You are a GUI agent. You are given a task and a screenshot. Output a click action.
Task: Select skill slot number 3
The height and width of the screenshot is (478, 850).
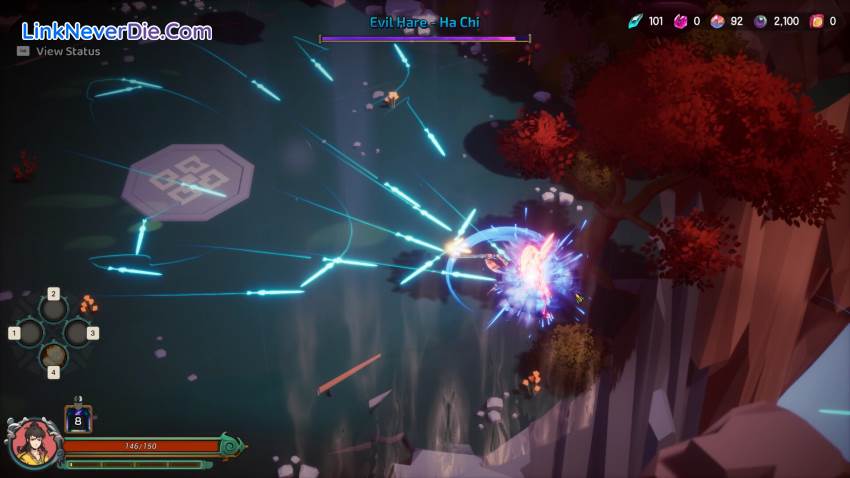tap(78, 333)
